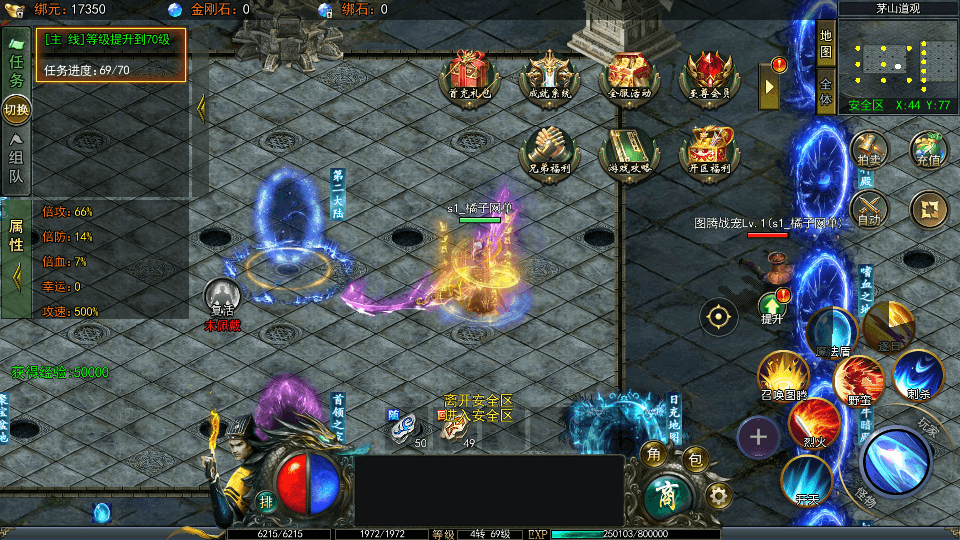
Task: Open the gear settings button
Action: pyautogui.click(x=717, y=495)
